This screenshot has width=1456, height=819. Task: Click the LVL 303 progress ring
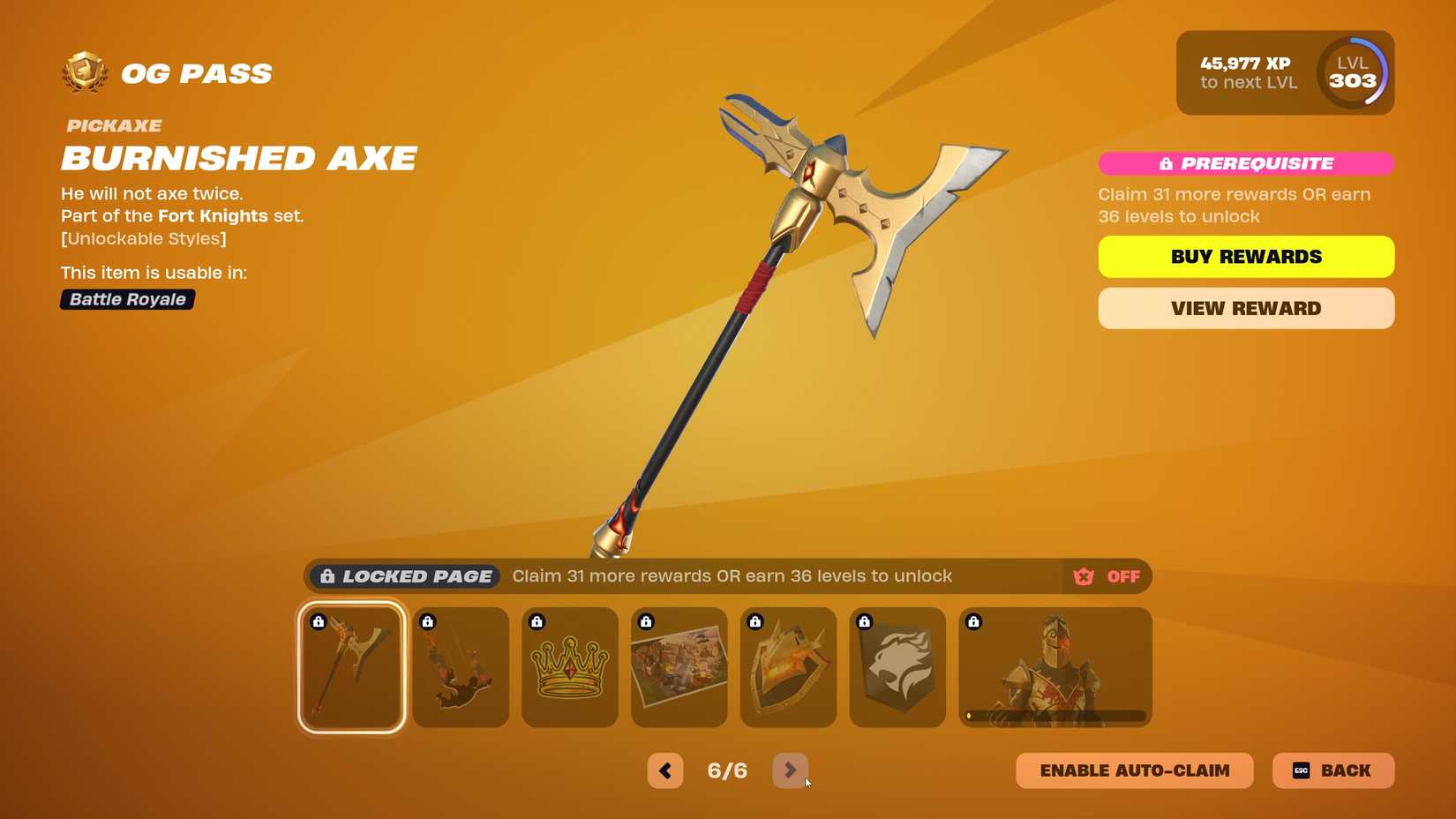(x=1352, y=72)
